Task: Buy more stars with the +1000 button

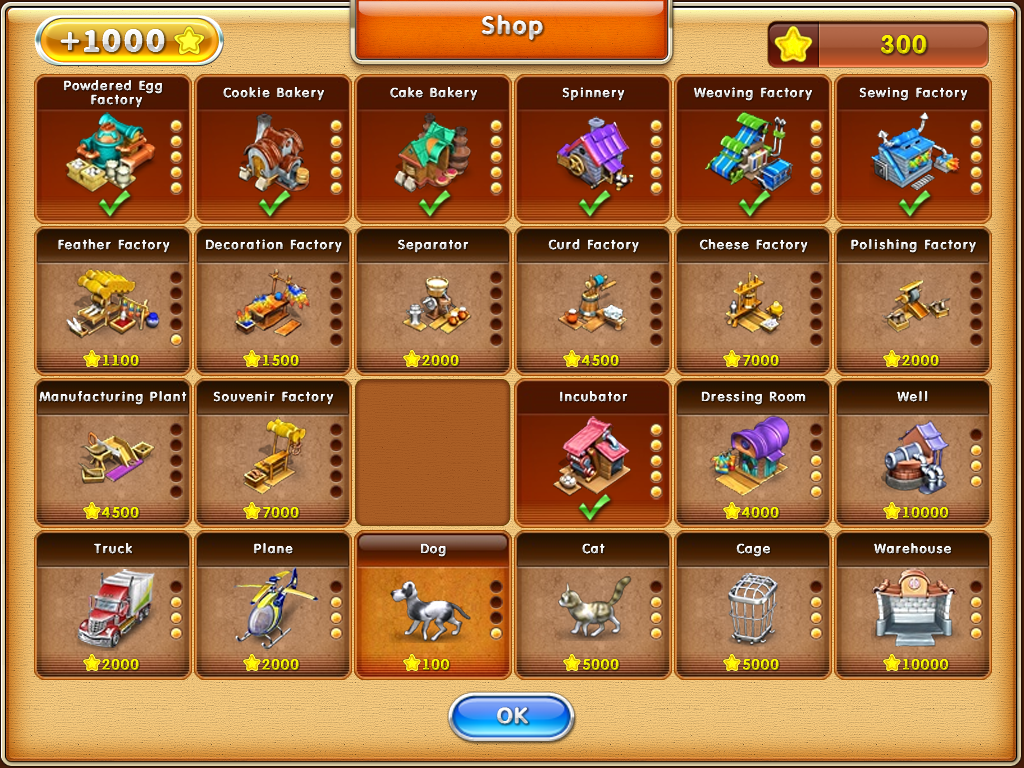Action: [x=128, y=41]
